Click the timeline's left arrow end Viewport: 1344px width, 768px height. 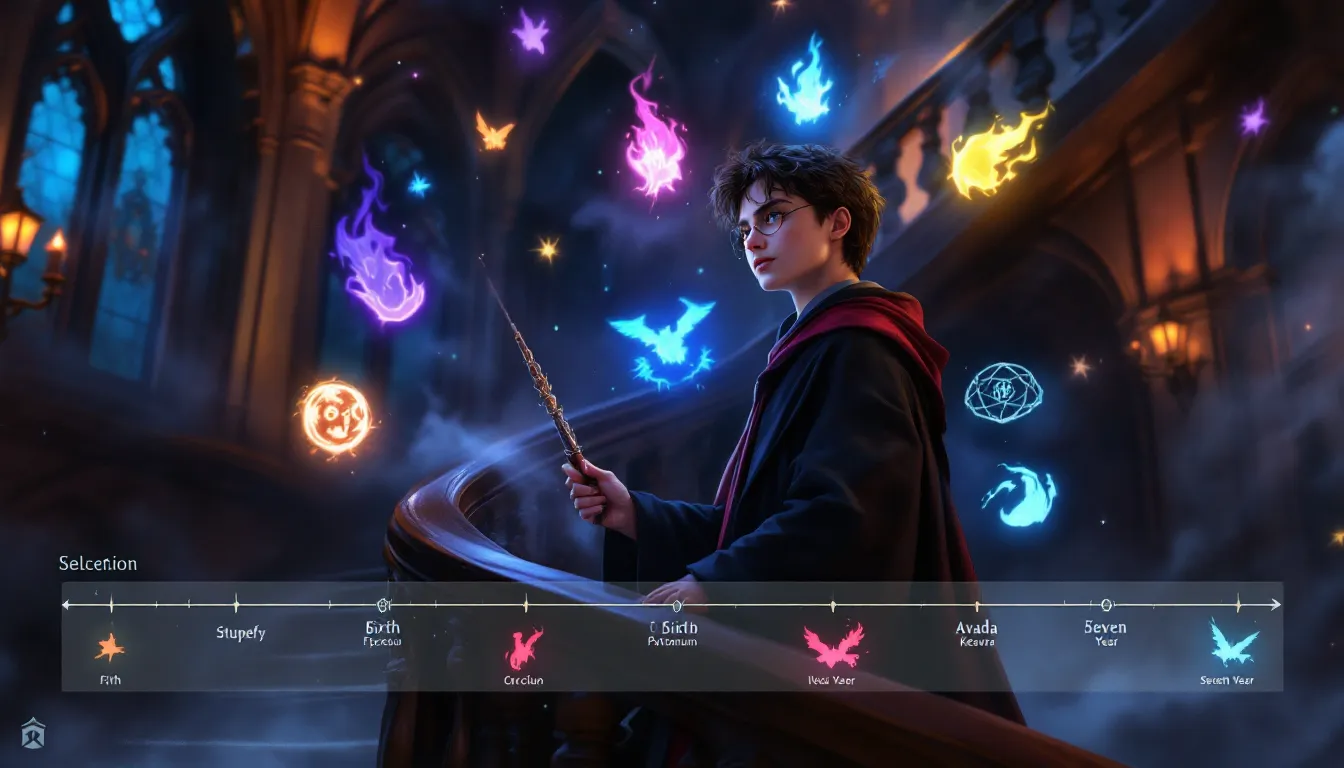pyautogui.click(x=67, y=605)
